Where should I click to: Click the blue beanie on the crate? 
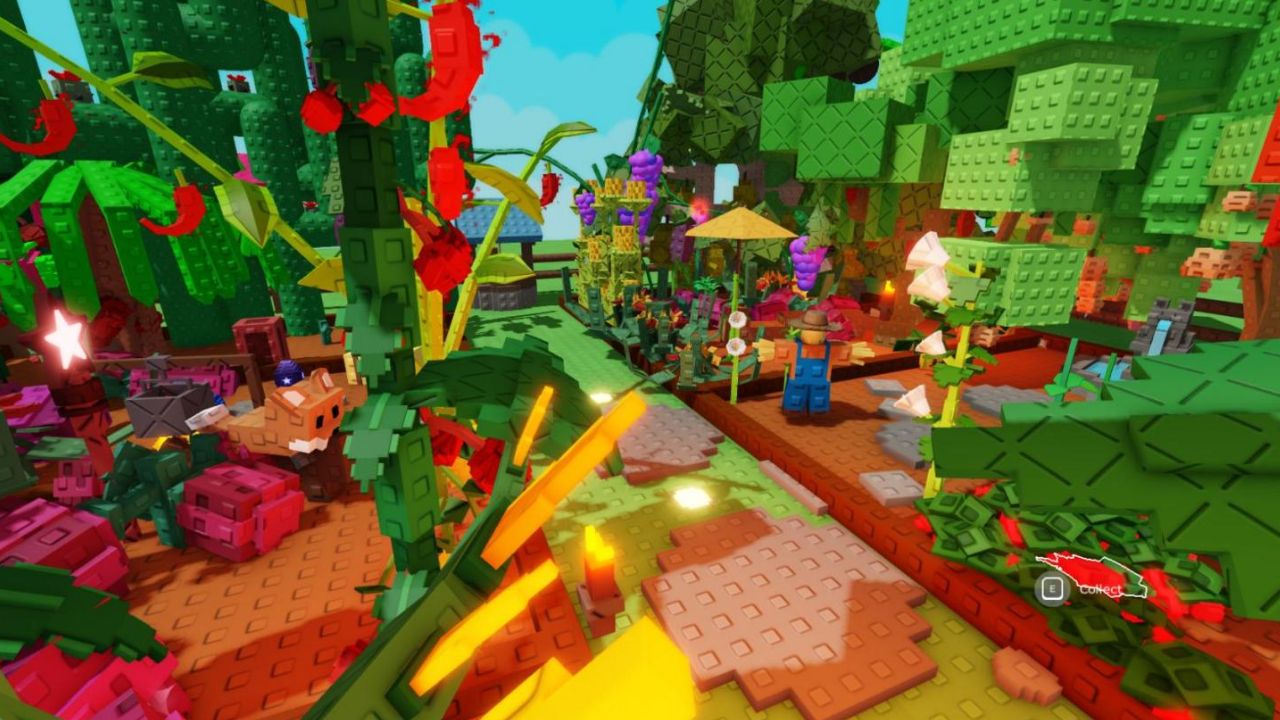point(286,370)
